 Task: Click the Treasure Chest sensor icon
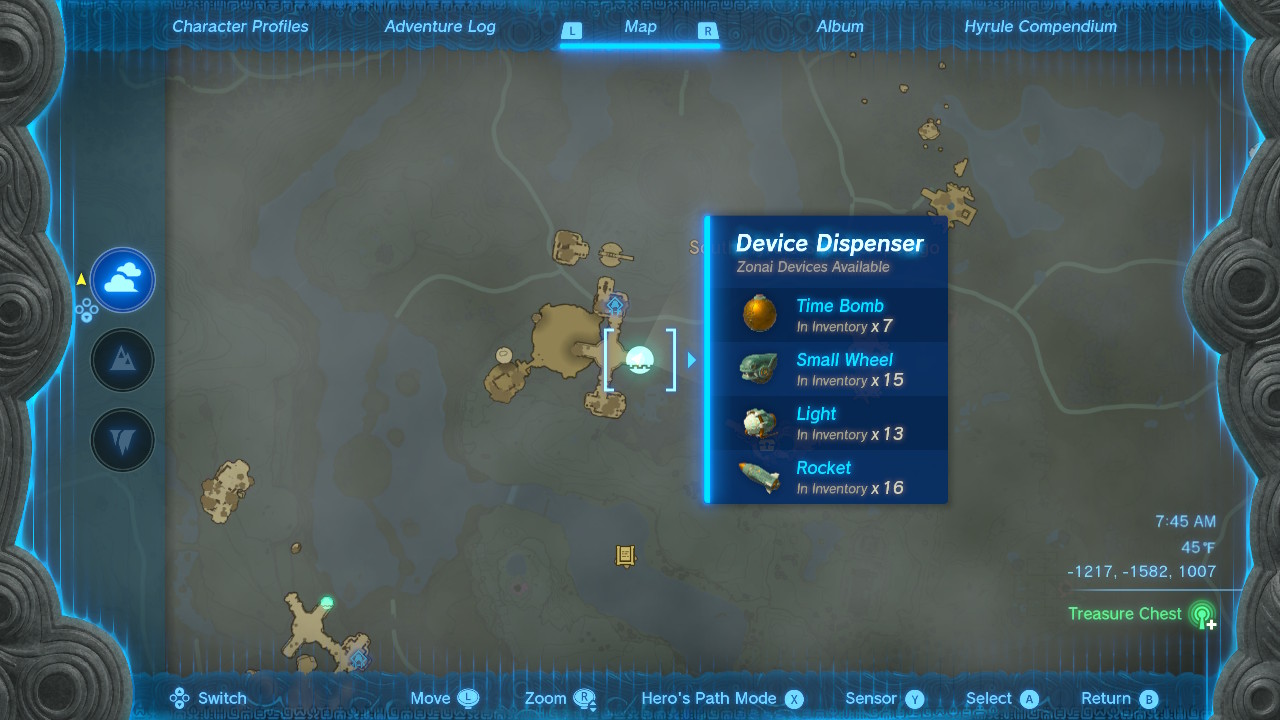(x=1201, y=614)
